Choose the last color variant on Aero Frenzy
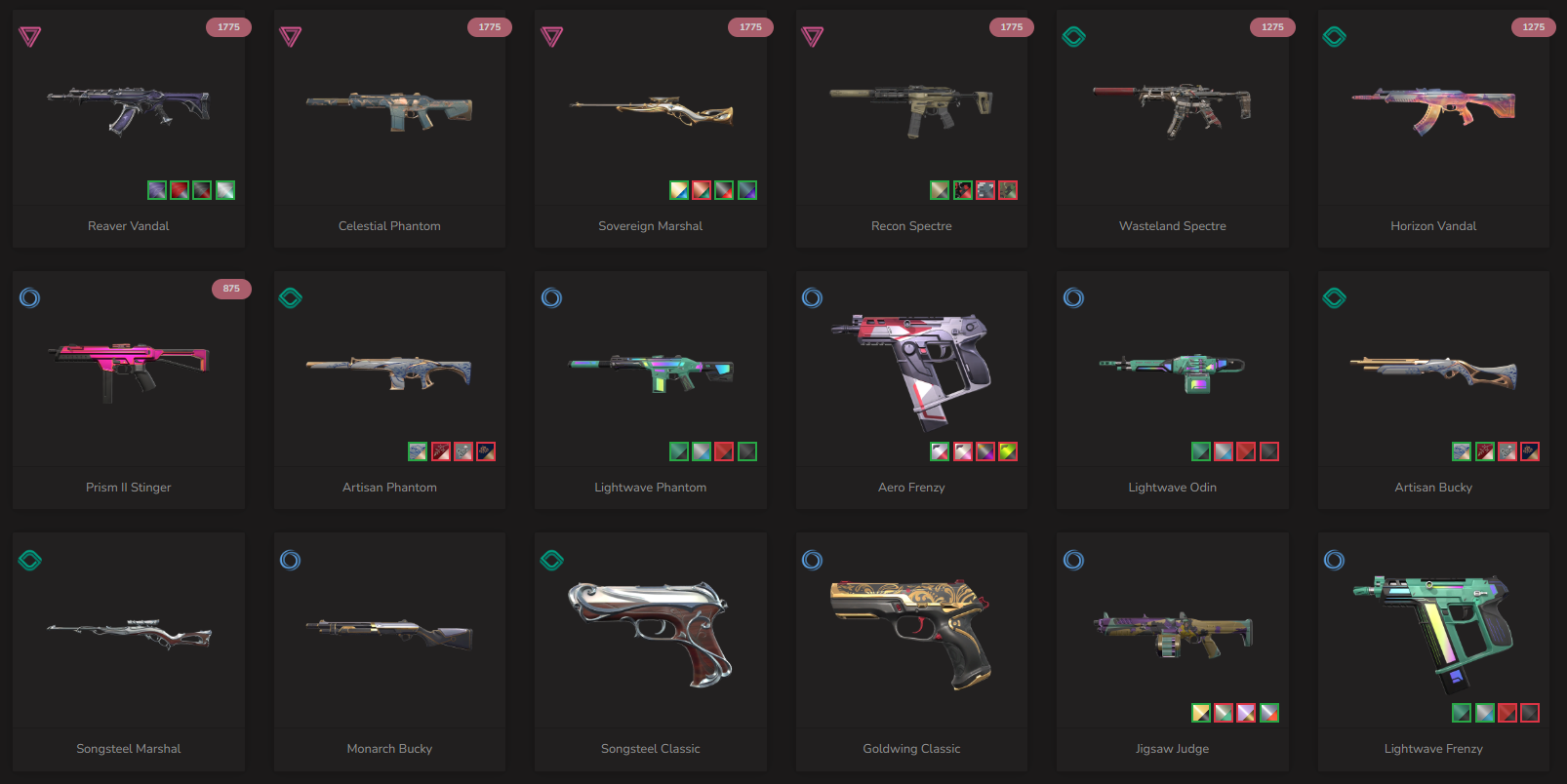This screenshot has height=784, width=1567. click(x=1008, y=451)
